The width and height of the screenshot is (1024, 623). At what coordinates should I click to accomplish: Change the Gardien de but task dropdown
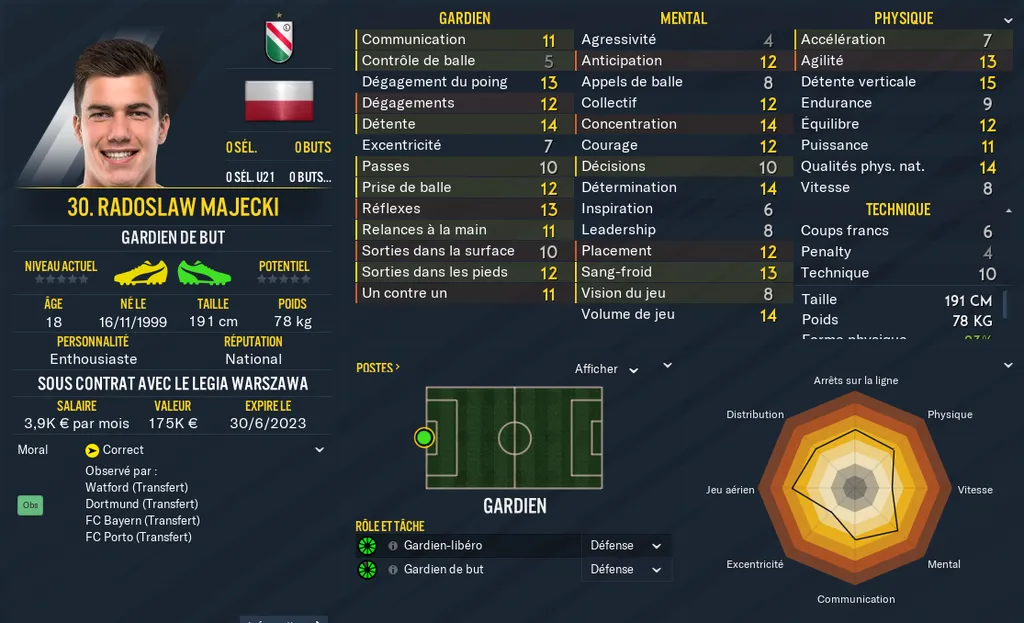(x=626, y=570)
